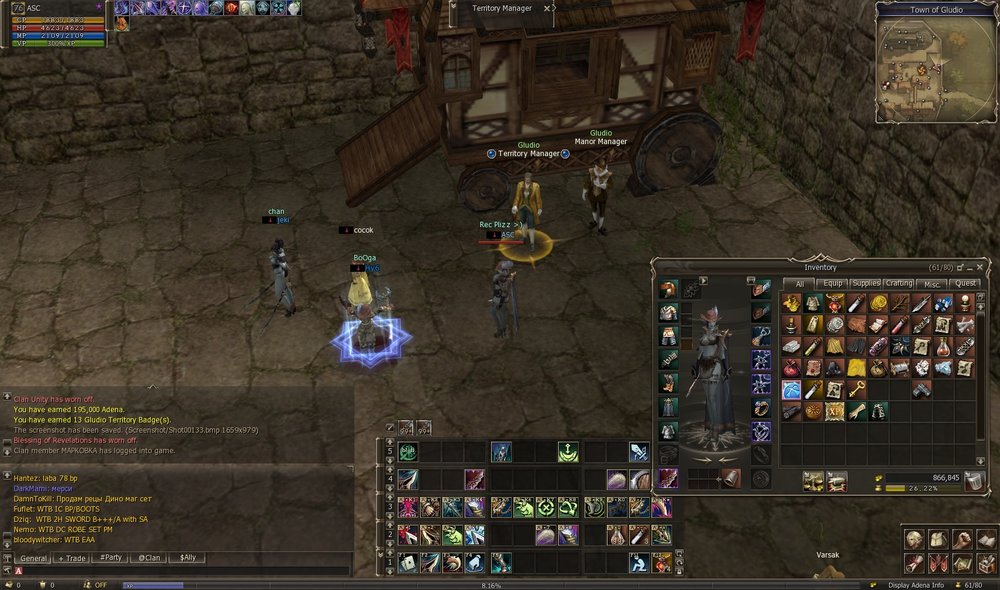Viewport: 1000px width, 590px height.
Task: Switch chat to the +Trade tab
Action: click(72, 558)
